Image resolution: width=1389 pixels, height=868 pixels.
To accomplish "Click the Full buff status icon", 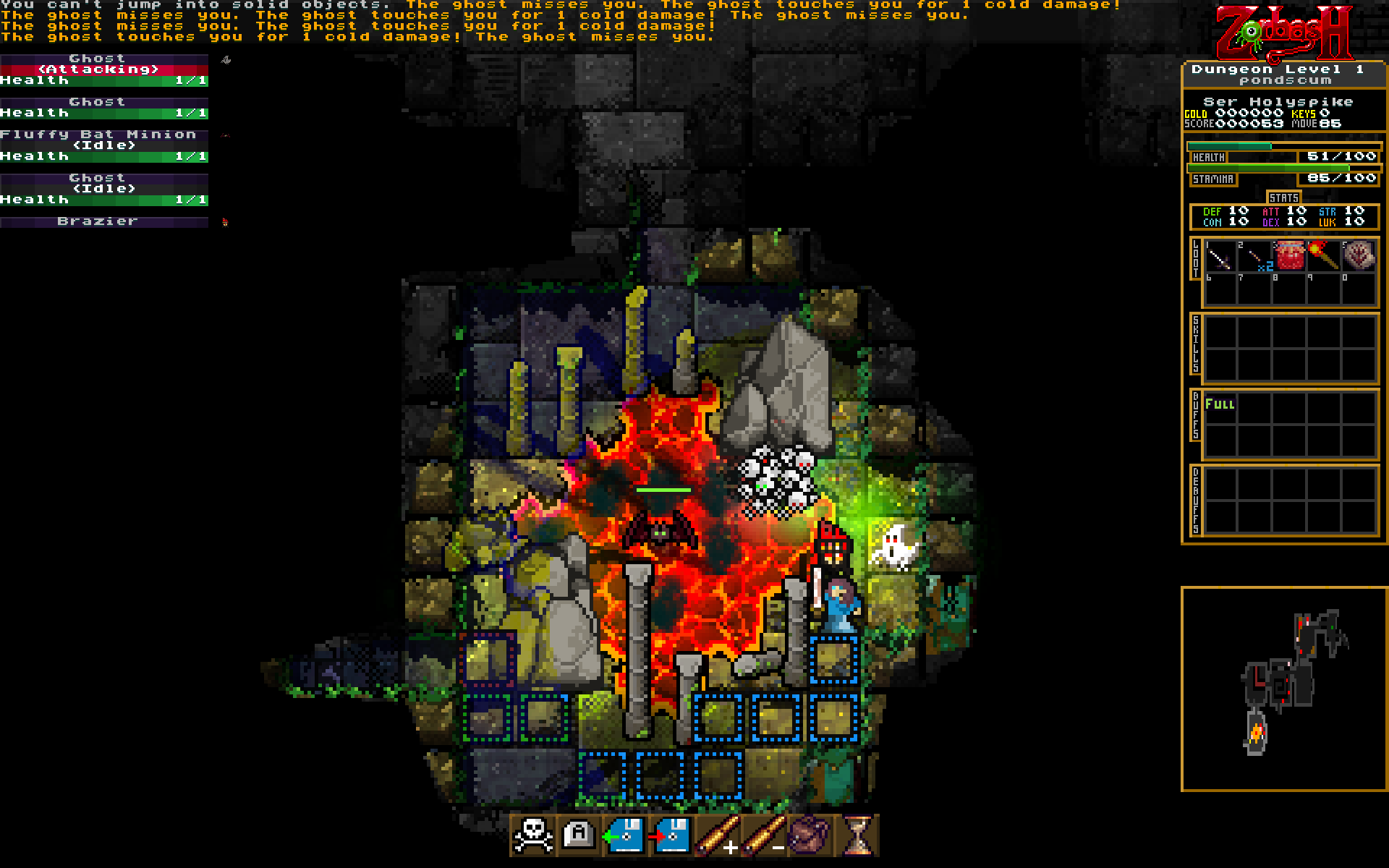I will pyautogui.click(x=1220, y=404).
